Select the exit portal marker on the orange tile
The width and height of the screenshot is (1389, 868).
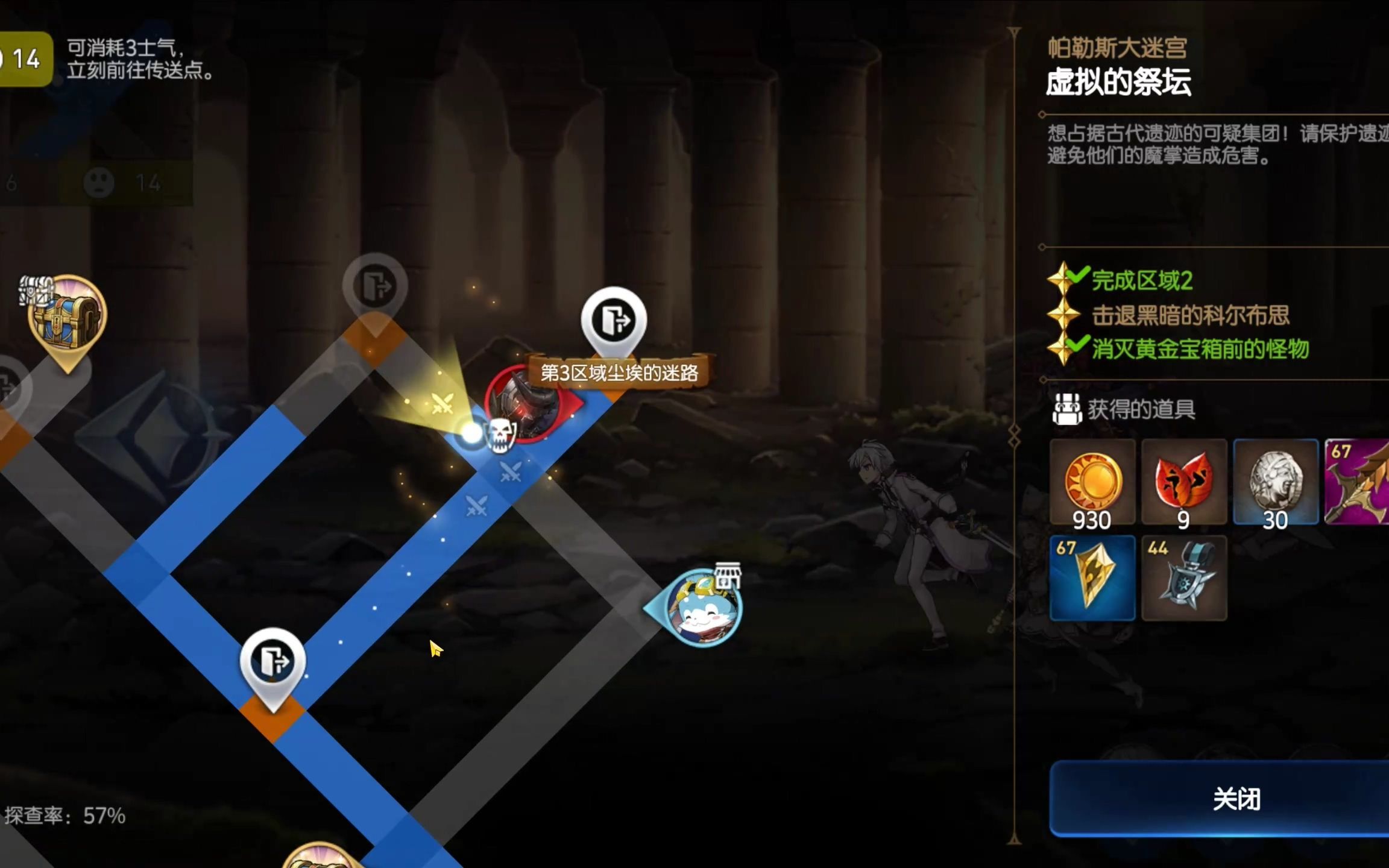[272, 662]
